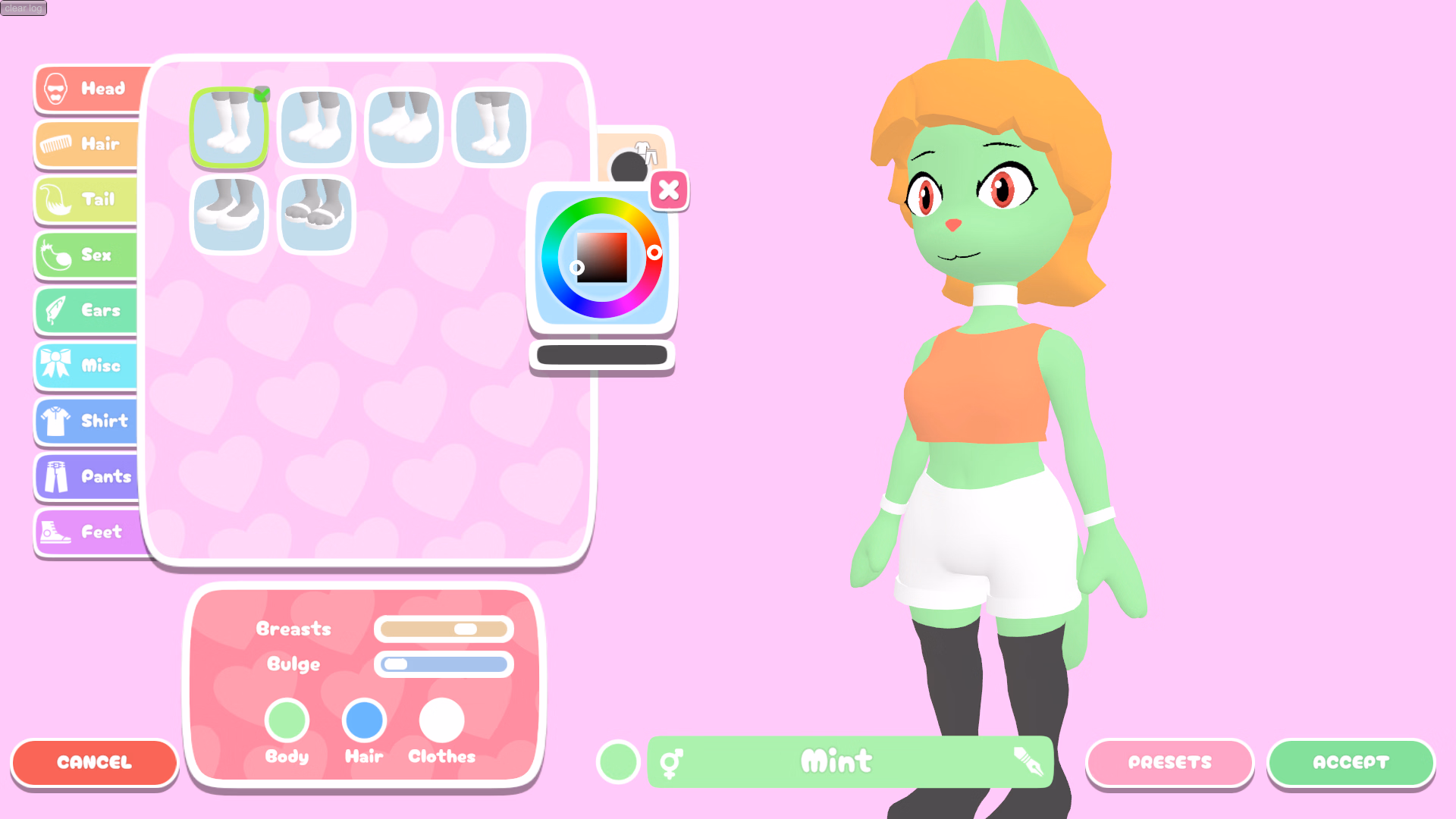Switch to the Head tab
Screen dimensions: 1456x819
(x=57, y=89)
